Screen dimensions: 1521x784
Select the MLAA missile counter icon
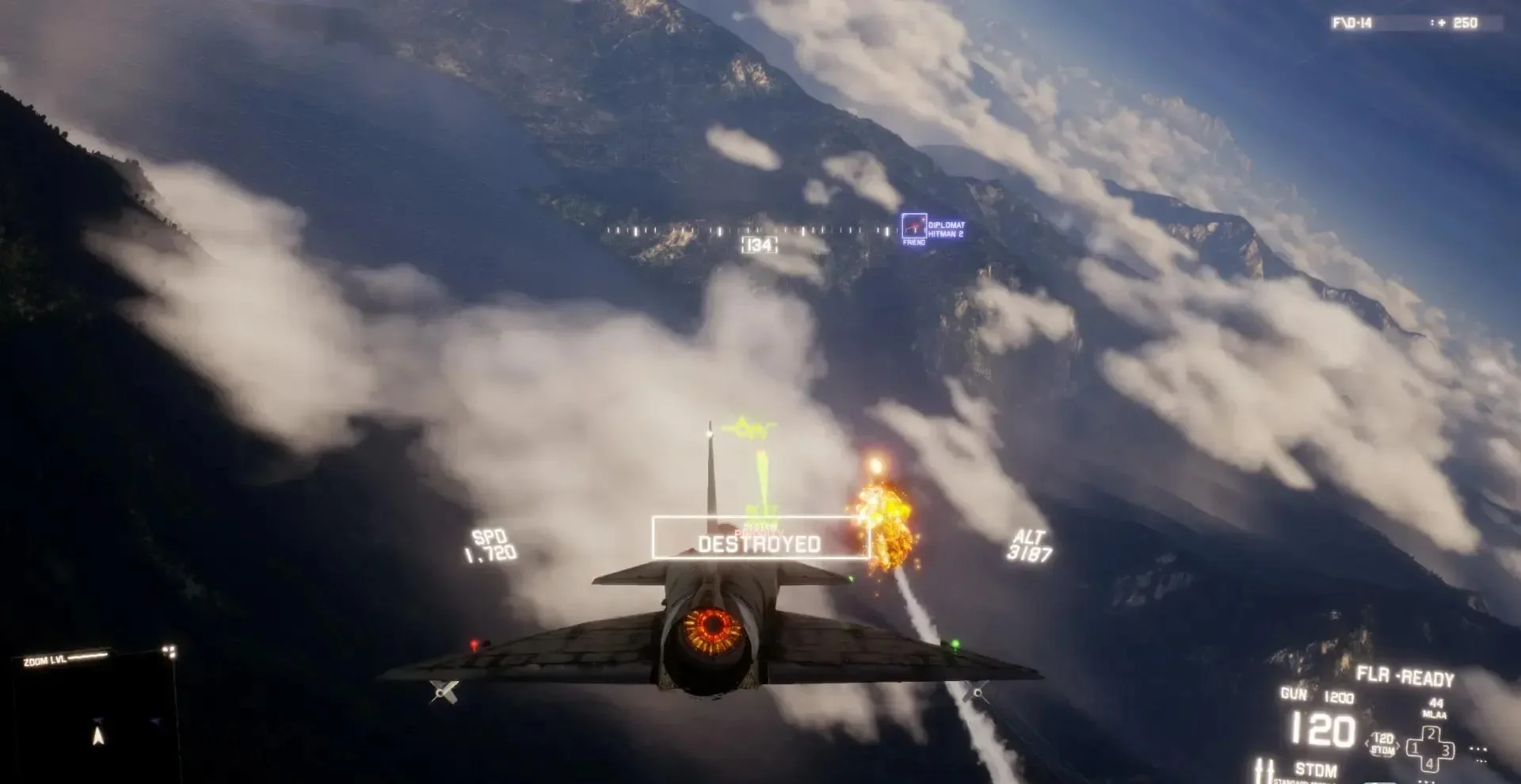point(1434,710)
